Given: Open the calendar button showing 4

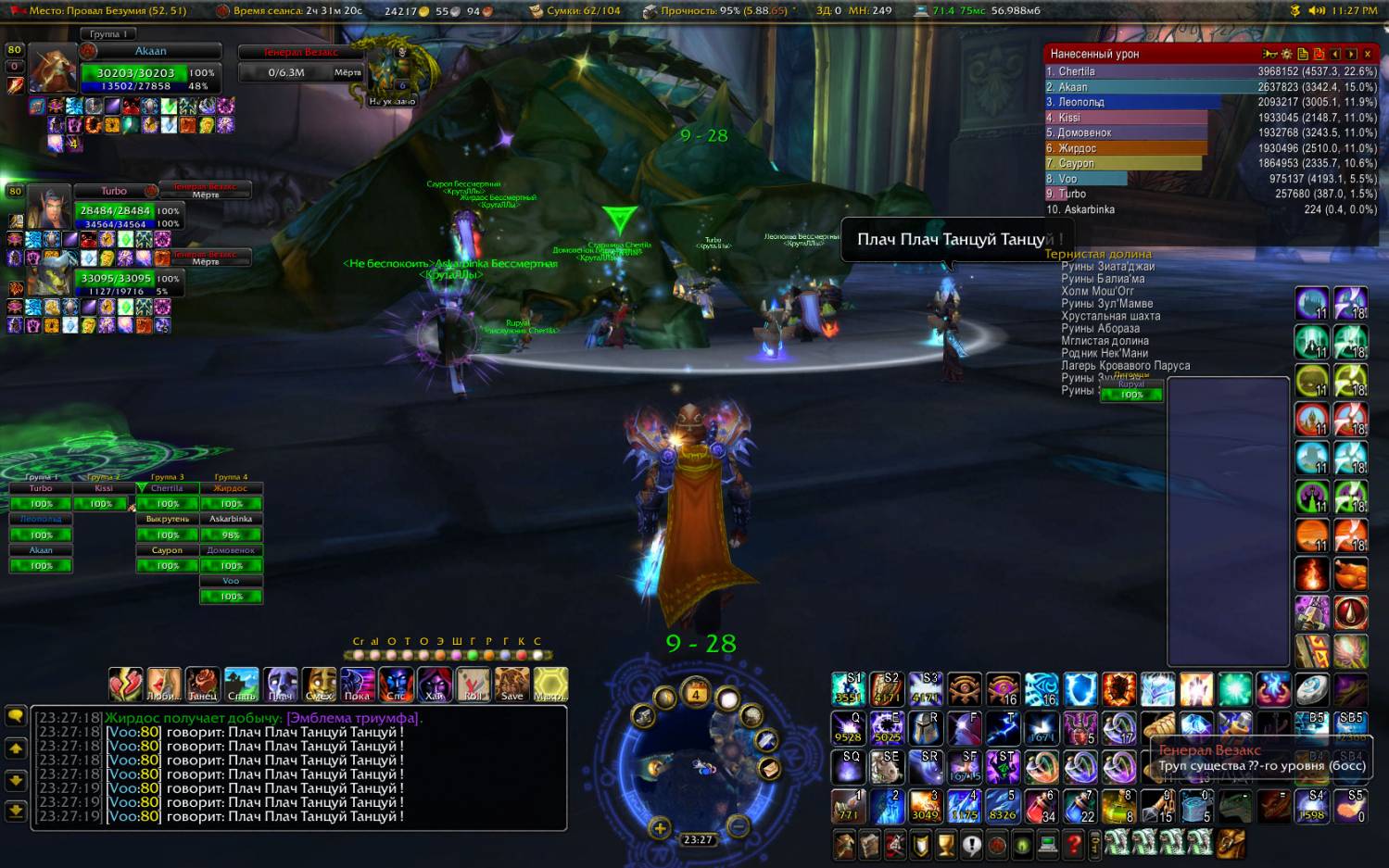Looking at the screenshot, I should point(696,694).
